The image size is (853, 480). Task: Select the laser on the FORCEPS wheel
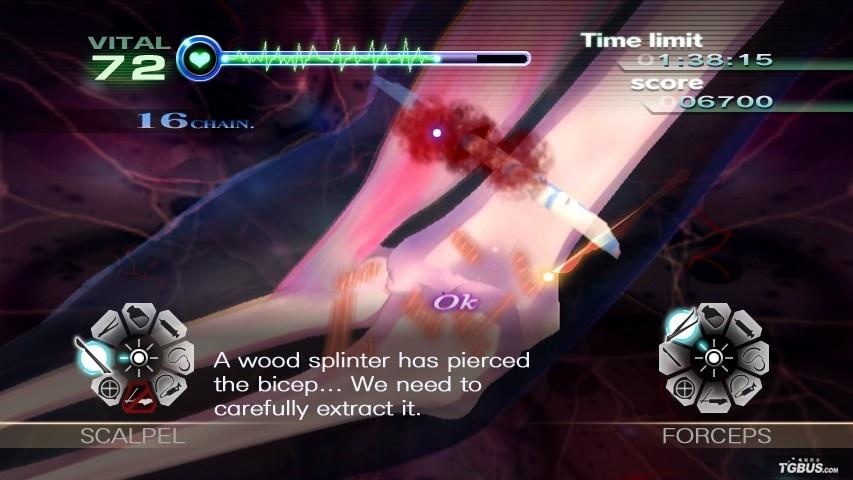713,397
